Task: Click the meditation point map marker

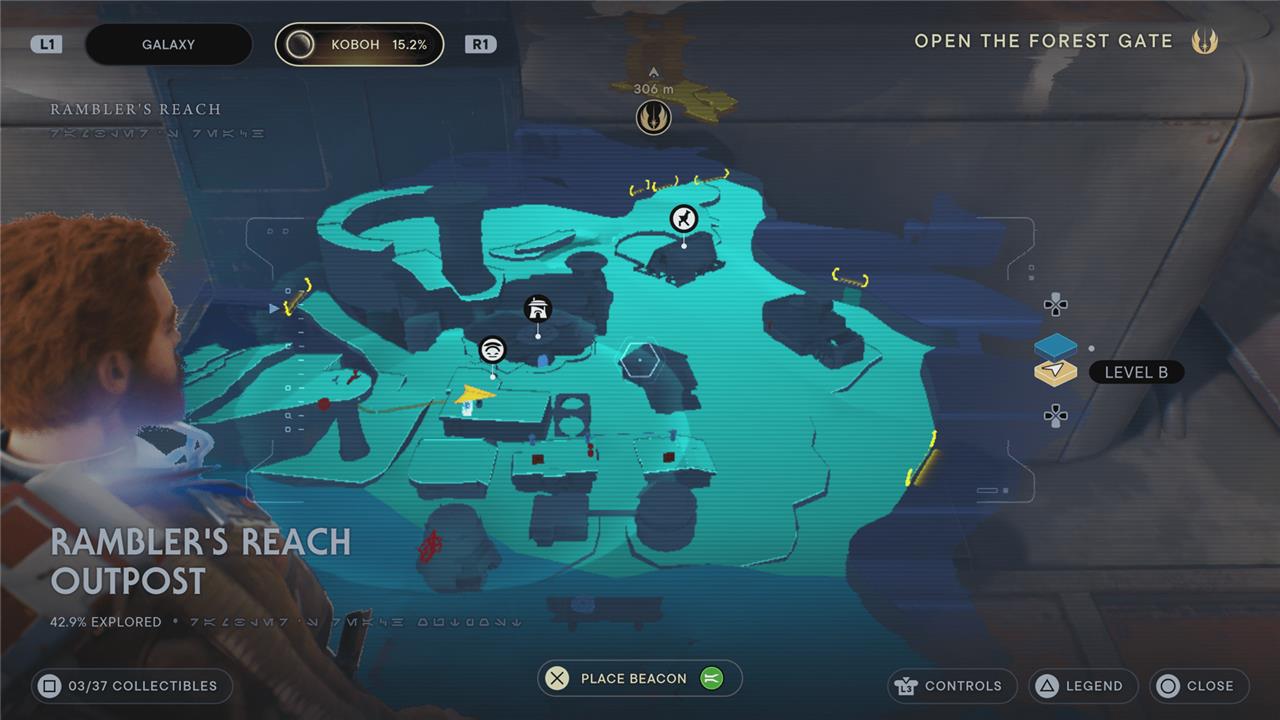Action: coord(492,350)
